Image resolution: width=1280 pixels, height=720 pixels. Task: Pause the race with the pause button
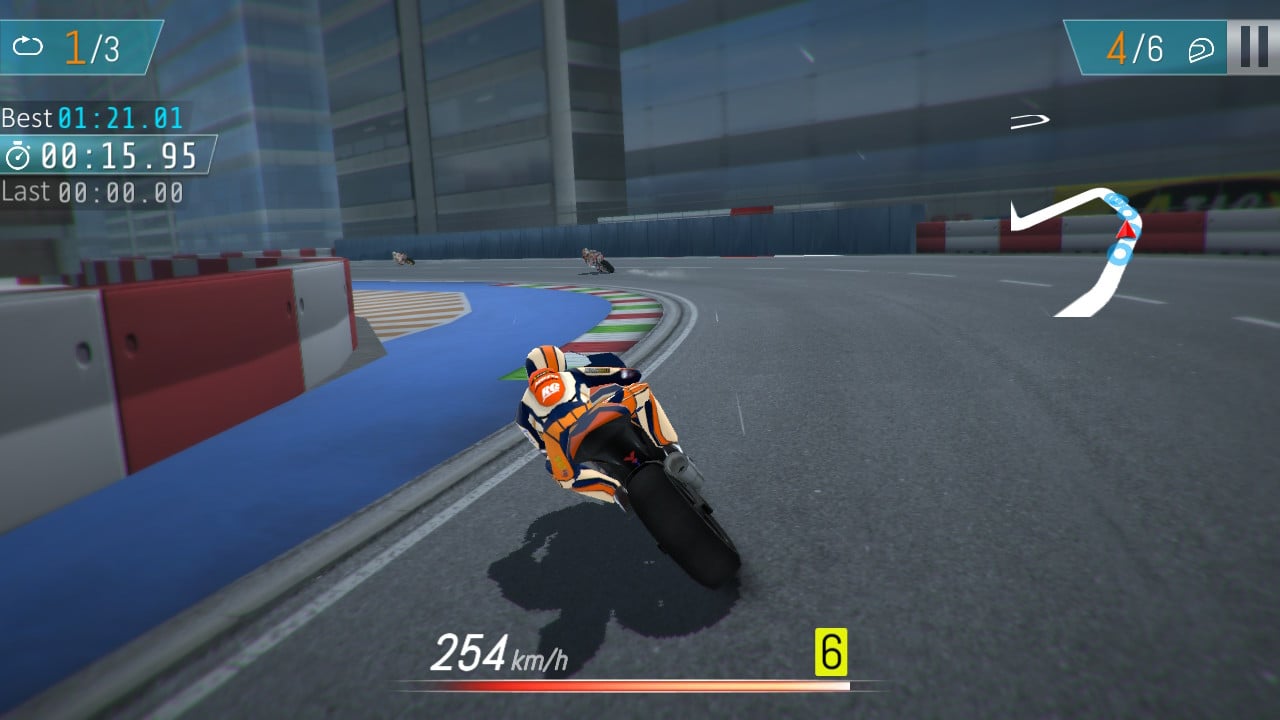(x=1252, y=45)
